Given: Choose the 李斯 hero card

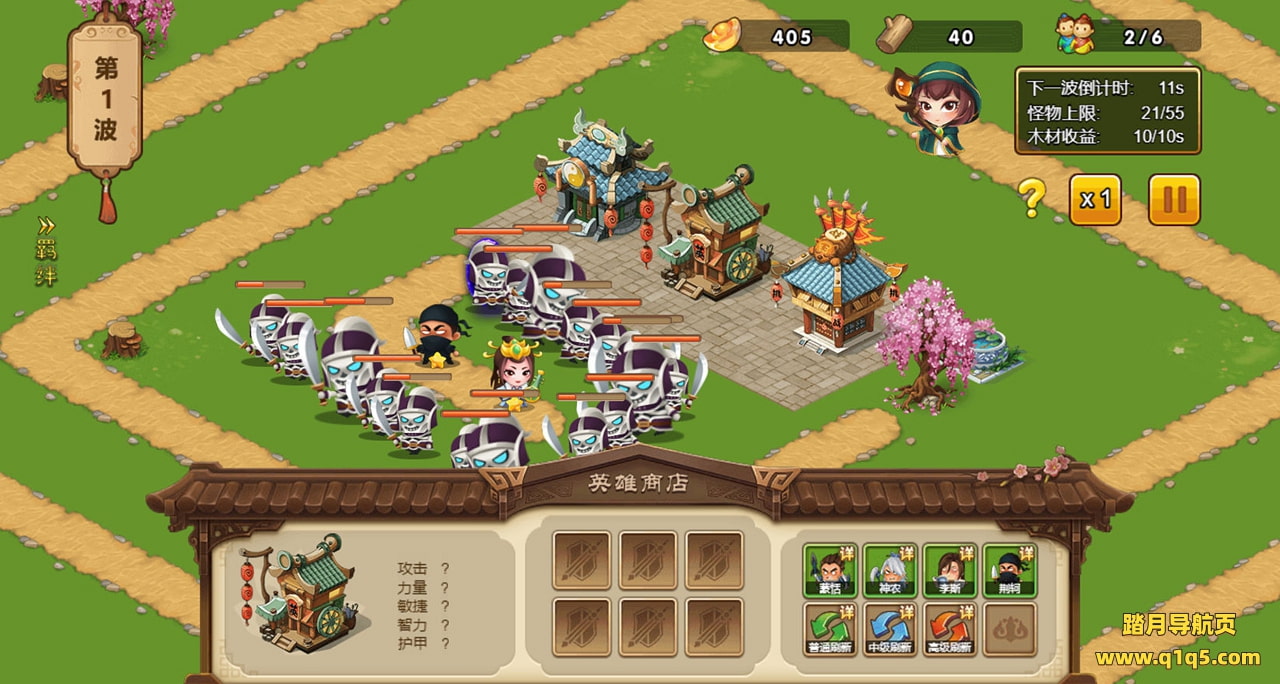Looking at the screenshot, I should point(950,570).
